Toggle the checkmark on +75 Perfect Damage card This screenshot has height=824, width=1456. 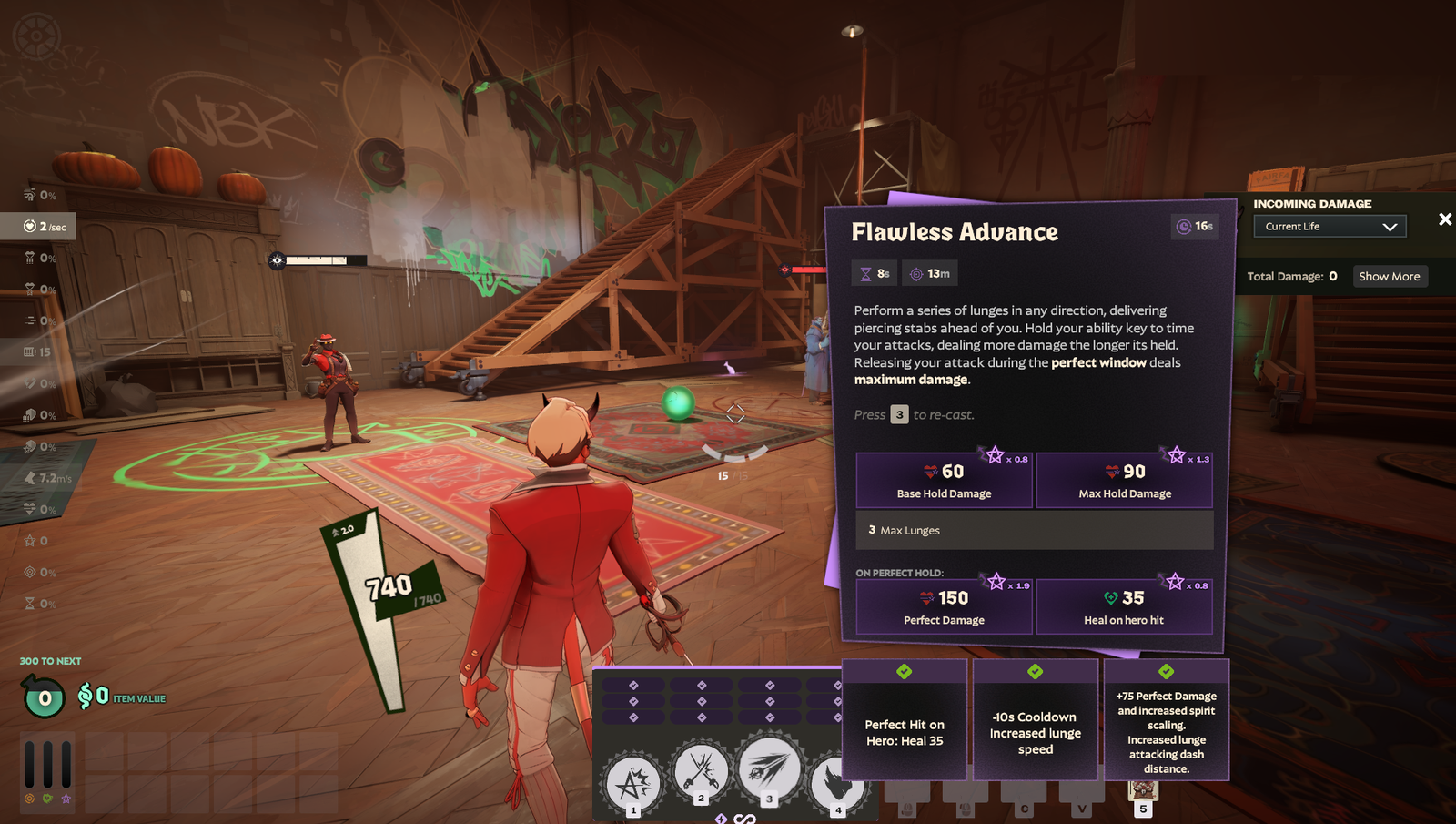click(1168, 672)
